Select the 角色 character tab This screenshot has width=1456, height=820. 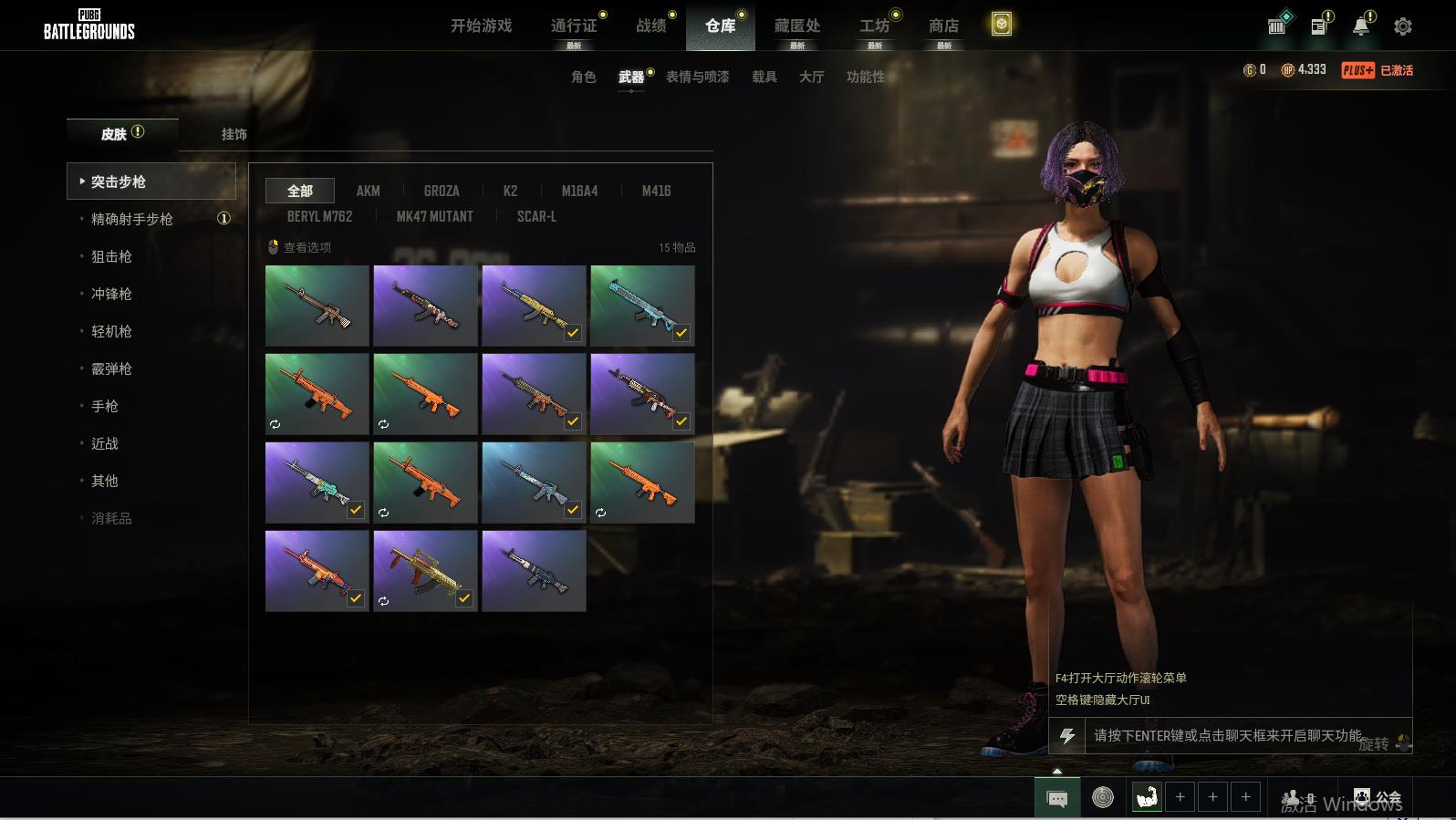click(583, 77)
